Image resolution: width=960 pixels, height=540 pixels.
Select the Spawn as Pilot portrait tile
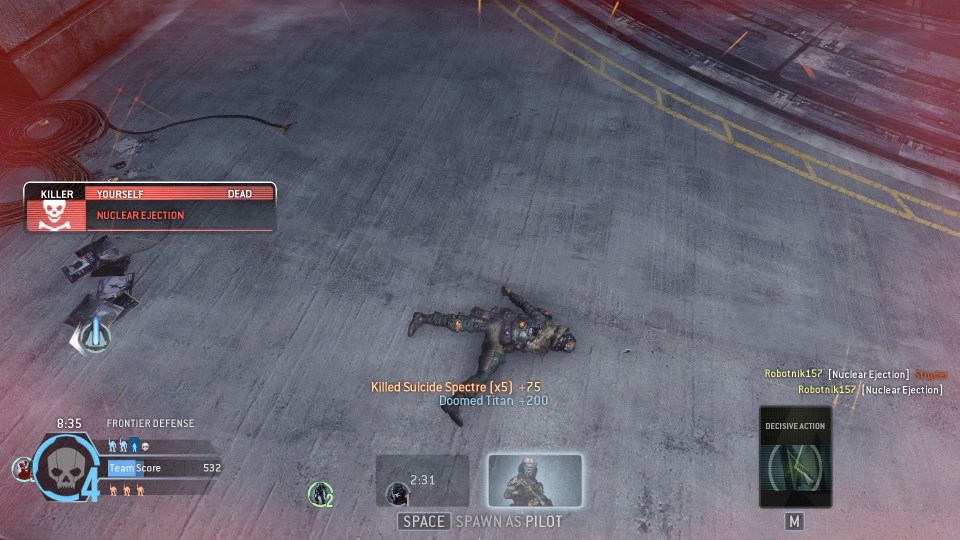pos(535,481)
